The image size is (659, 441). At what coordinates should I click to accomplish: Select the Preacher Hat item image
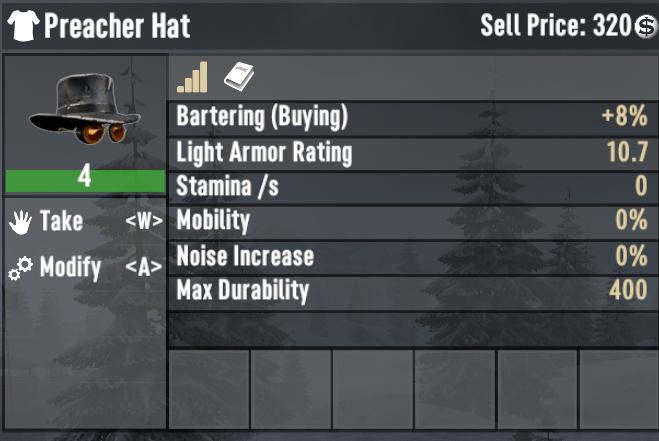(x=84, y=111)
